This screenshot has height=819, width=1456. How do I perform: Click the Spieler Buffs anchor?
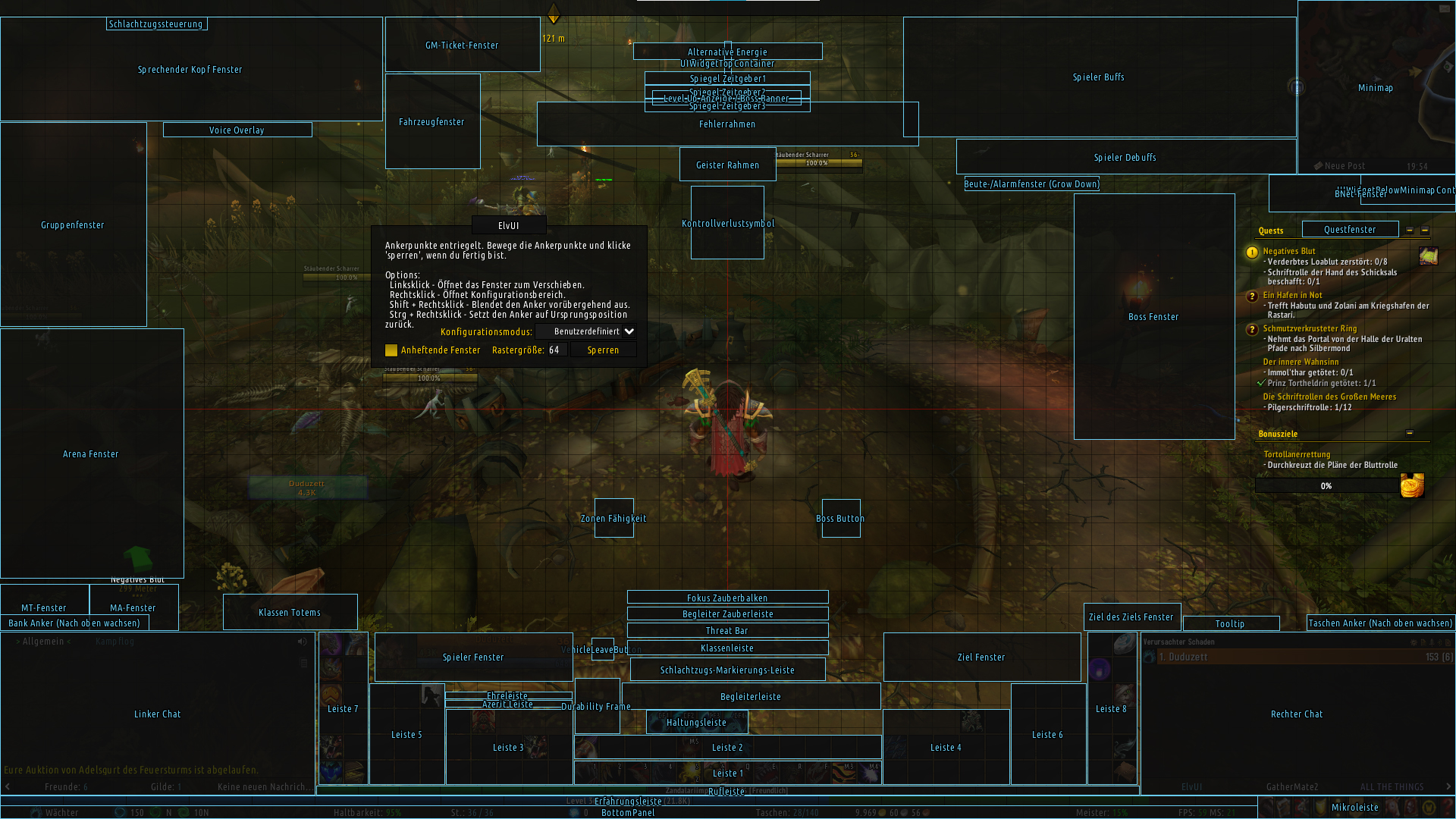[x=1099, y=77]
